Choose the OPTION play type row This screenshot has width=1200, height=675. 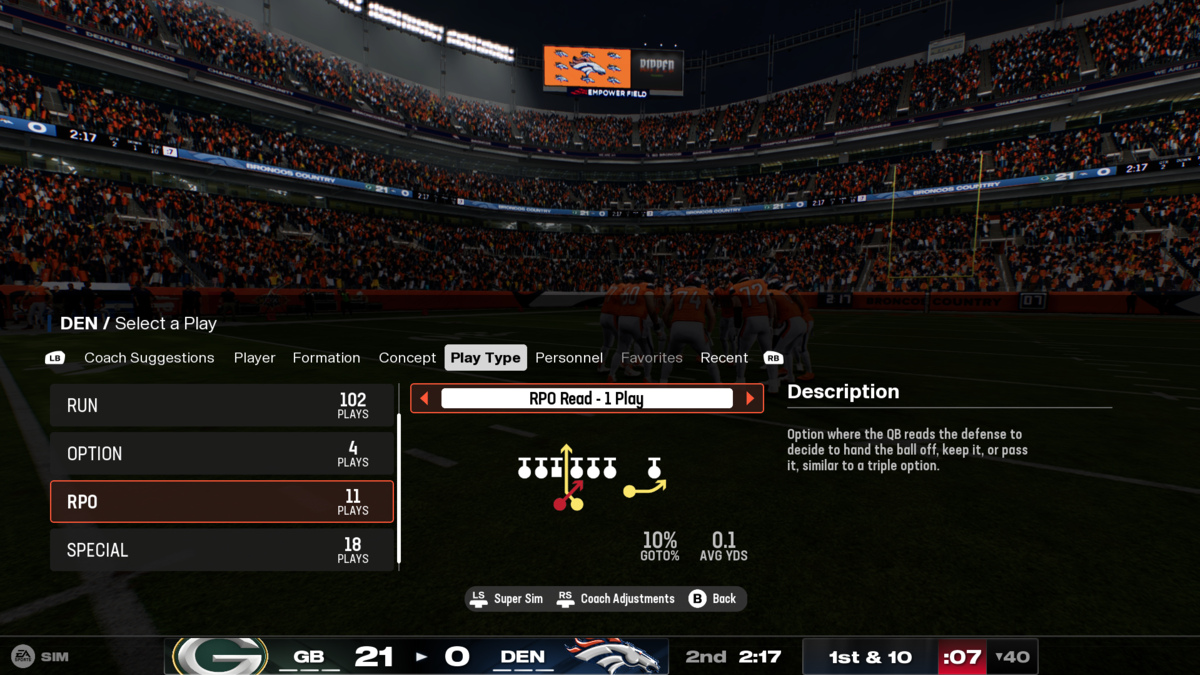pyautogui.click(x=221, y=454)
